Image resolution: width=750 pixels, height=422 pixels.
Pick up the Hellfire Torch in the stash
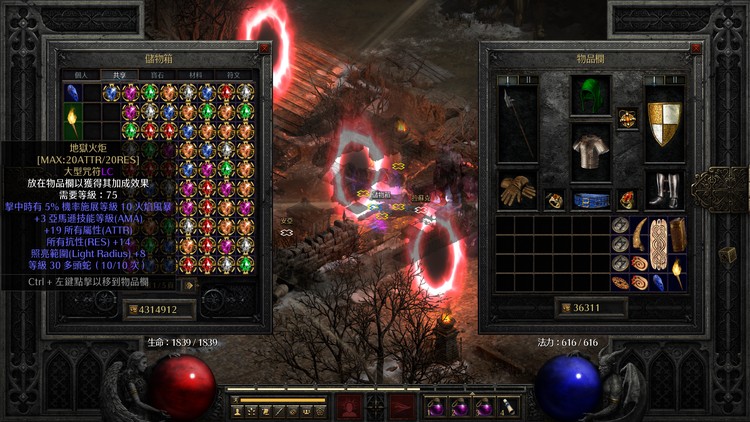click(x=73, y=122)
